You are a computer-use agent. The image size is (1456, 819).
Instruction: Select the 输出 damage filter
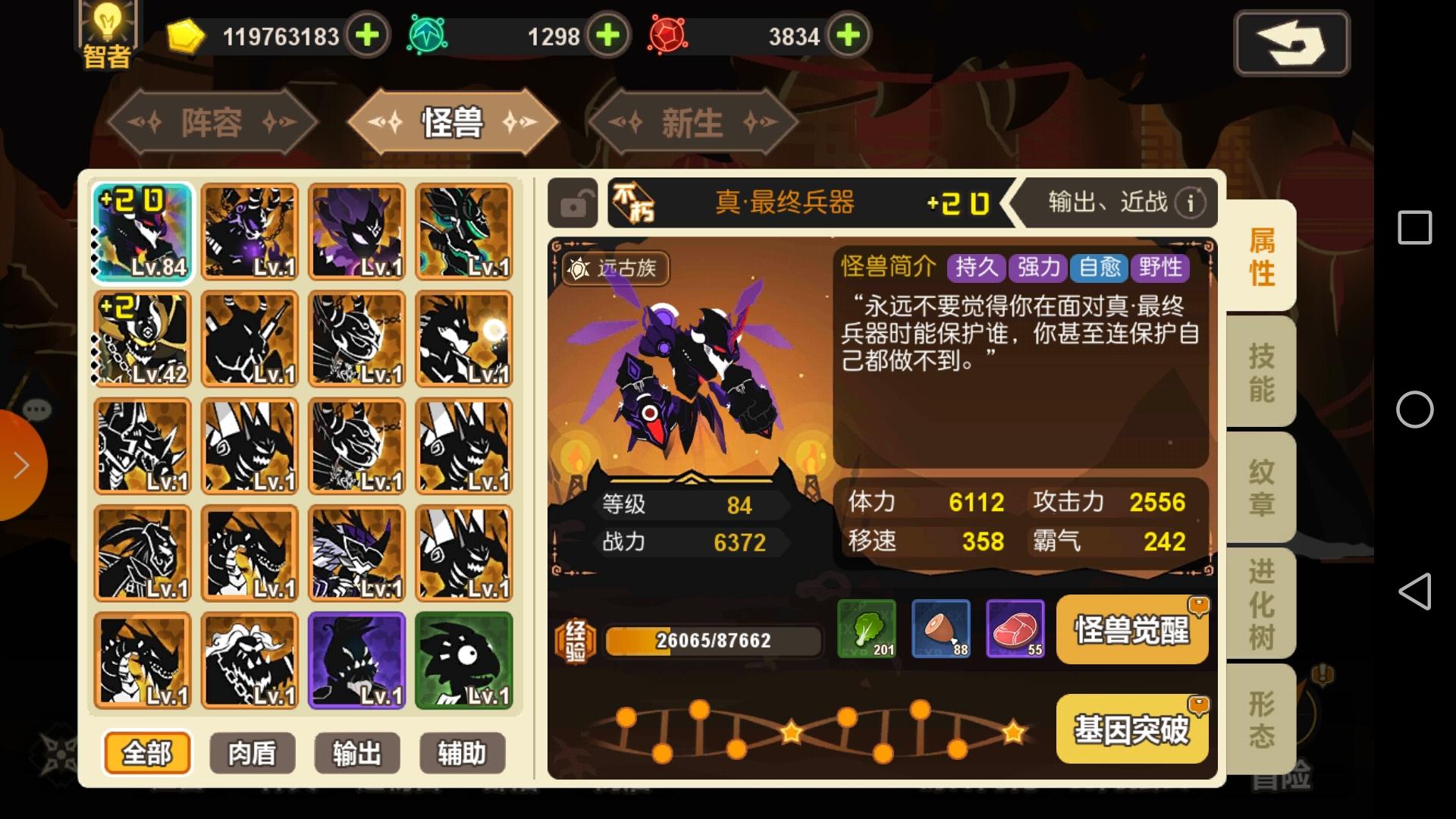coord(357,753)
